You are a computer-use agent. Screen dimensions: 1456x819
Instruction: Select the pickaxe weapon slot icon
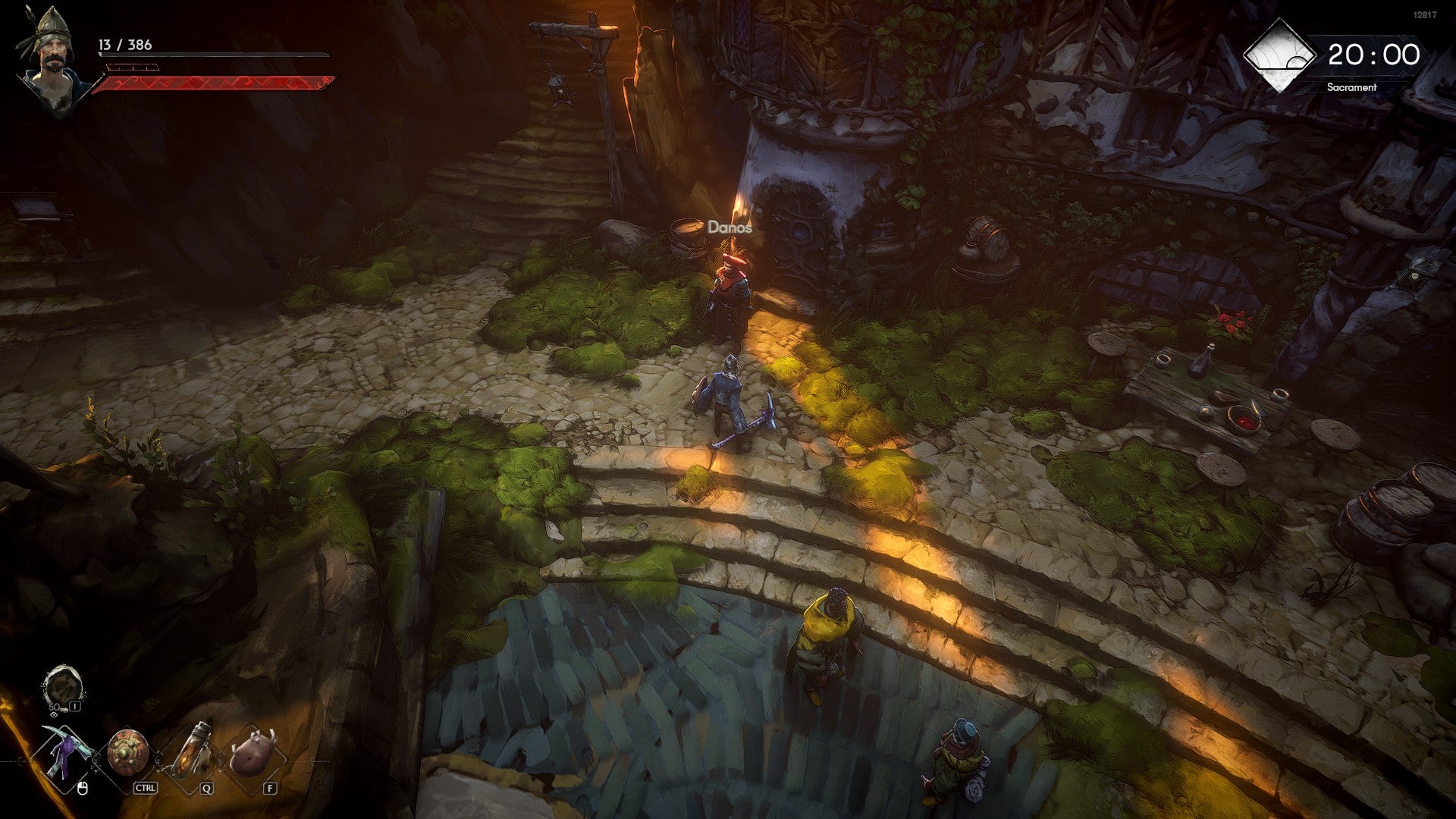(x=67, y=752)
